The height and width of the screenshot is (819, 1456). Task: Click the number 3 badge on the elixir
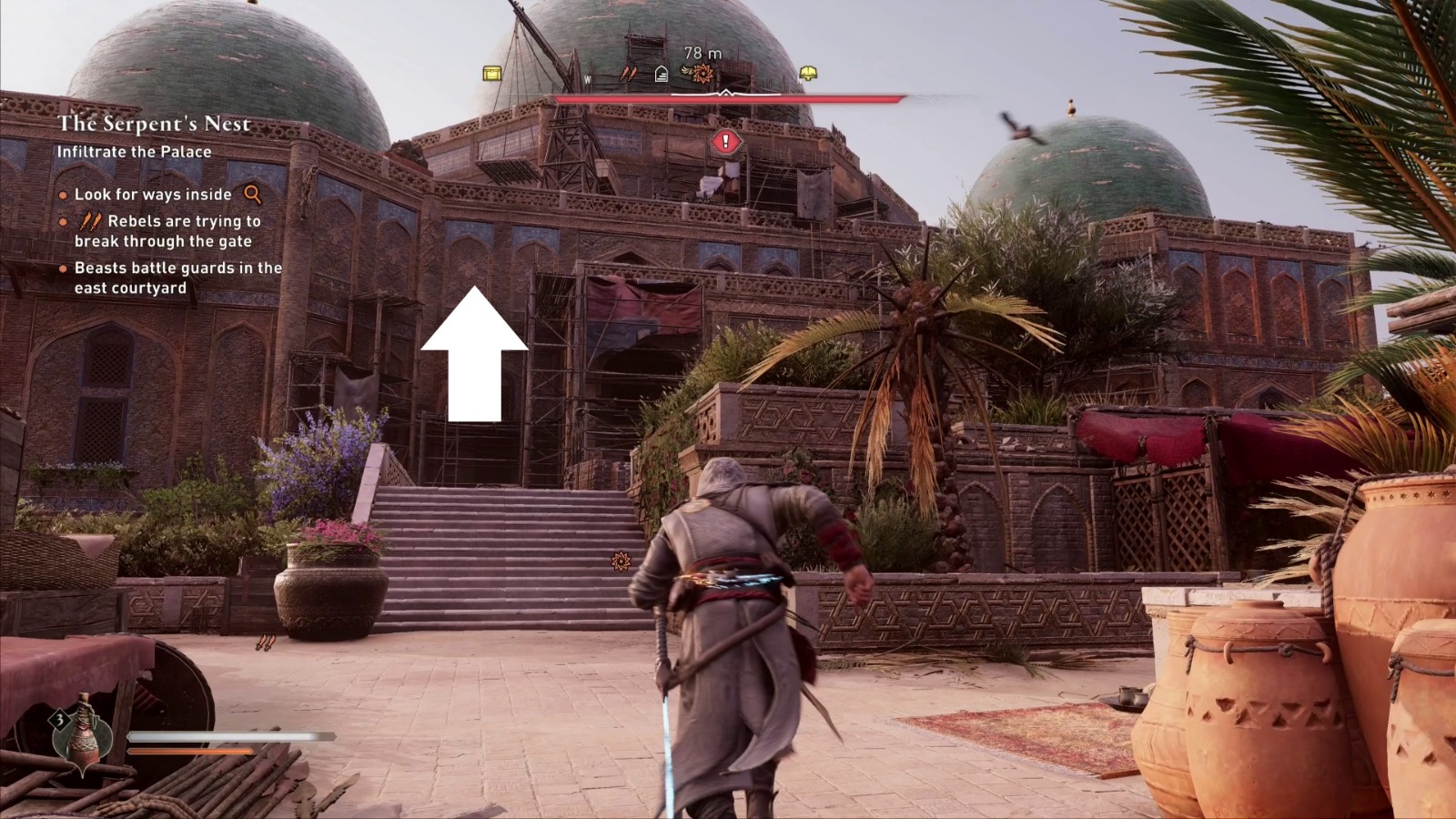coord(60,719)
